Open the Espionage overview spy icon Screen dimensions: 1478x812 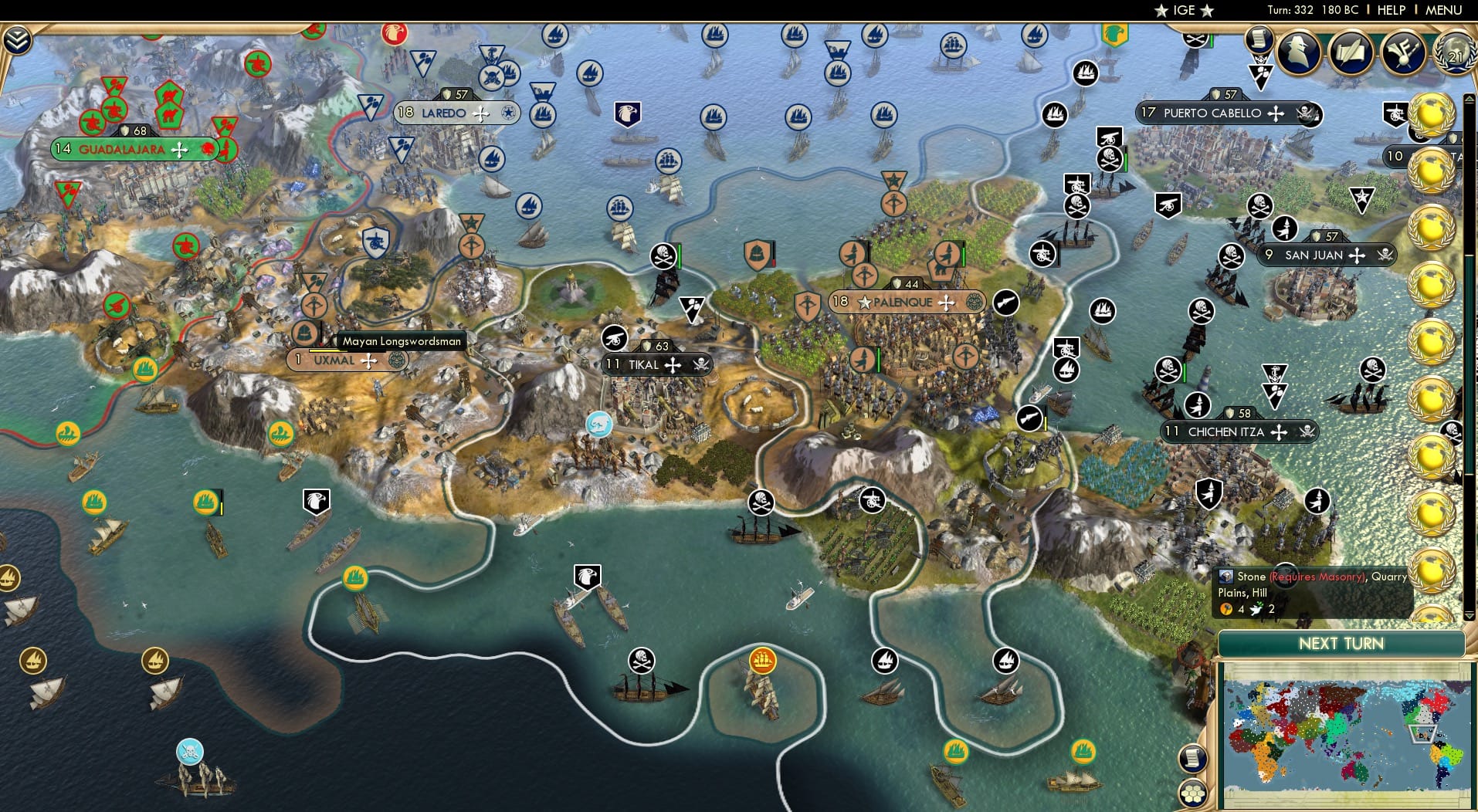pyautogui.click(x=1298, y=53)
